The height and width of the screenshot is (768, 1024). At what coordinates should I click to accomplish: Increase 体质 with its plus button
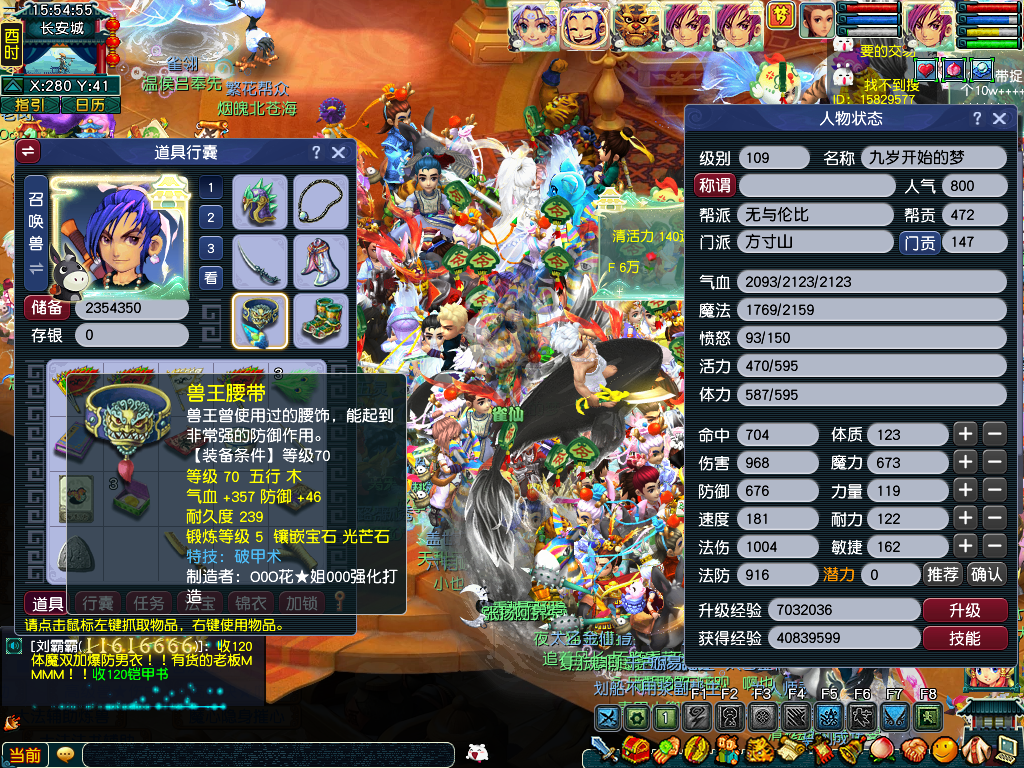click(x=964, y=434)
